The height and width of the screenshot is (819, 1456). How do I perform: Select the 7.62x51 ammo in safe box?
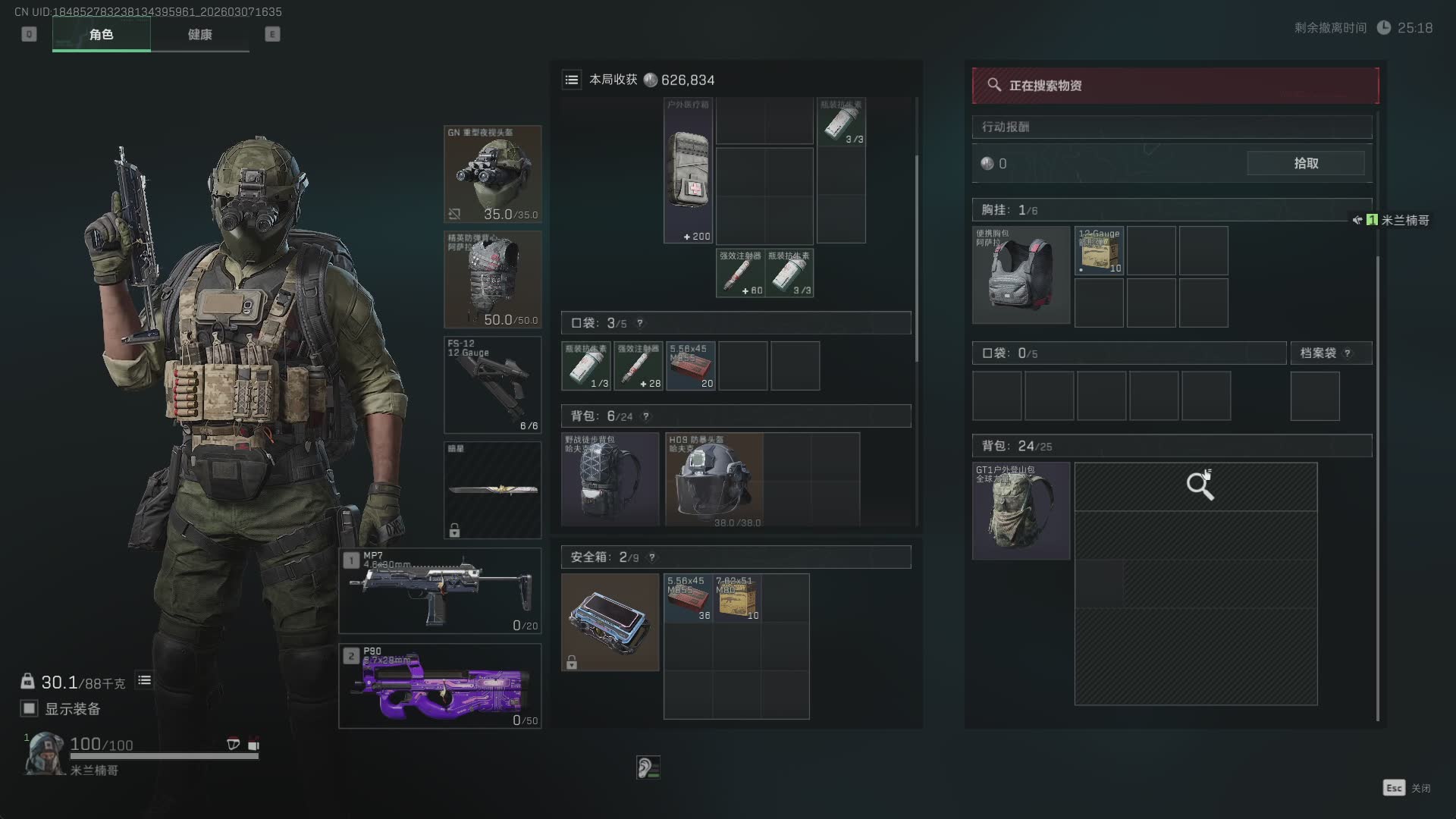point(737,598)
